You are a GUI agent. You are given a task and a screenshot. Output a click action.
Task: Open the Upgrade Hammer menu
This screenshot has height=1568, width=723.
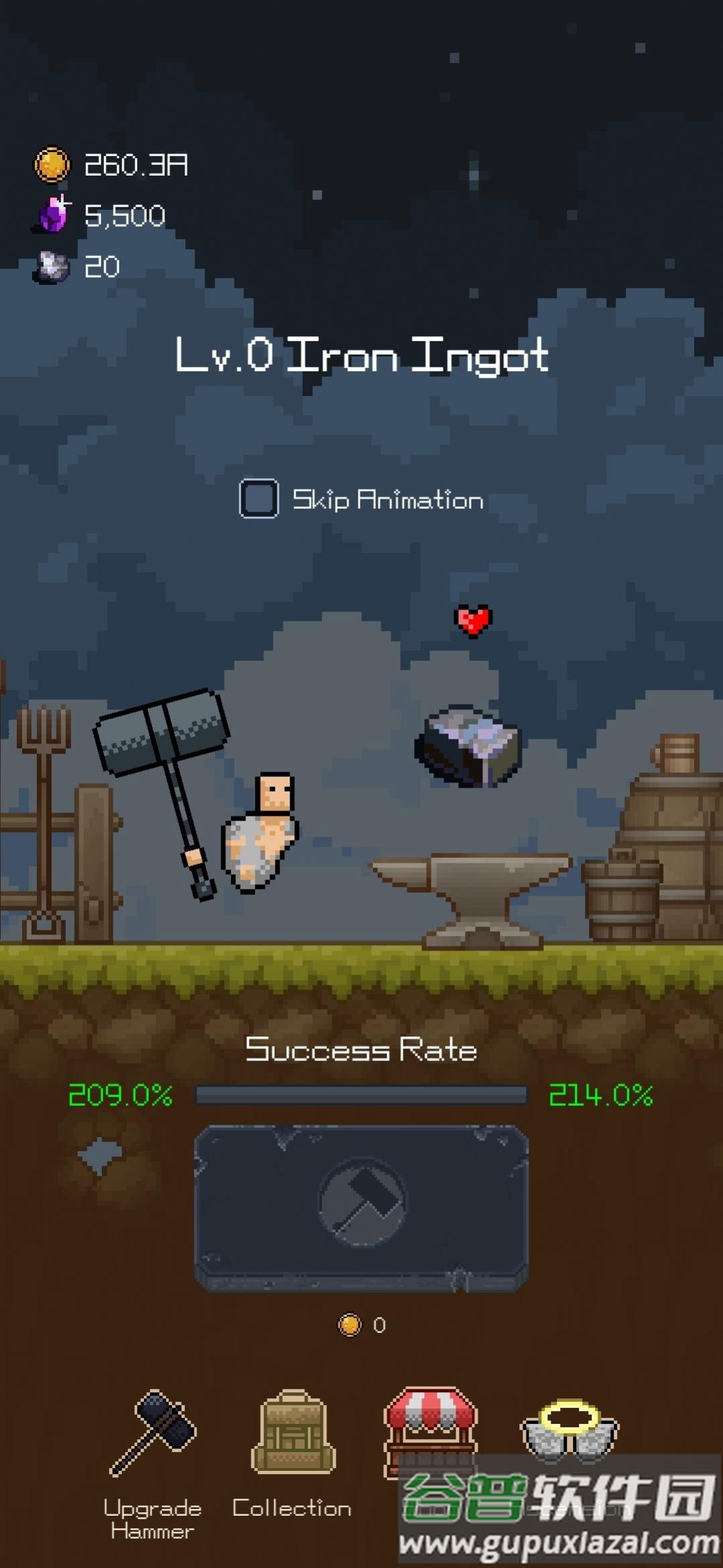[x=153, y=1435]
